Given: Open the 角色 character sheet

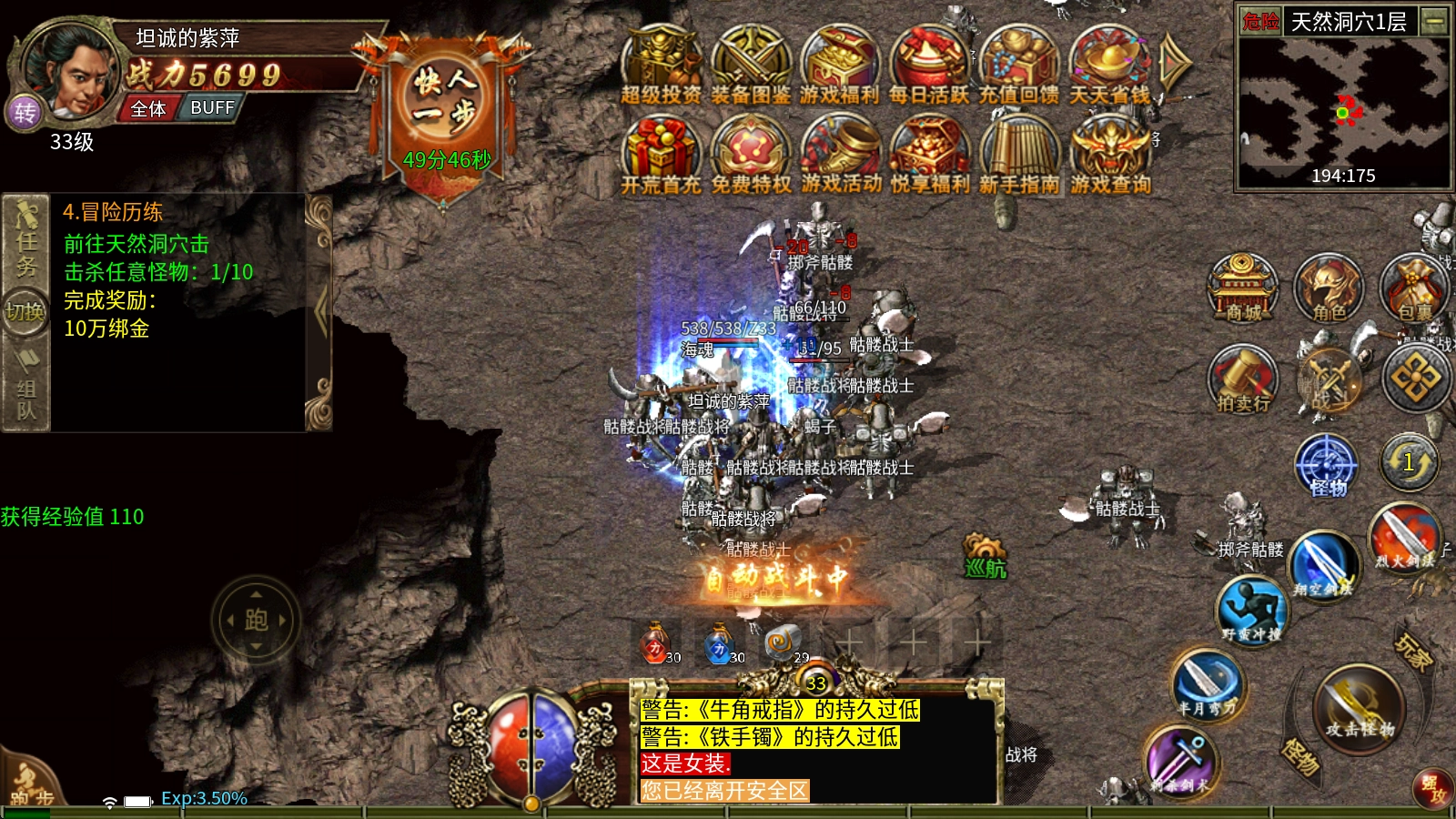Looking at the screenshot, I should [1329, 288].
